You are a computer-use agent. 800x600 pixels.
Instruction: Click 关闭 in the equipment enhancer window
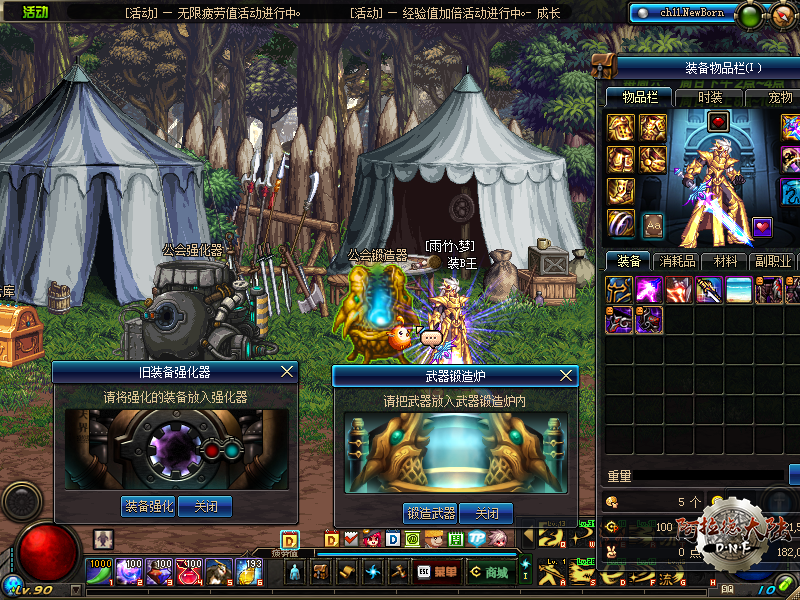205,507
